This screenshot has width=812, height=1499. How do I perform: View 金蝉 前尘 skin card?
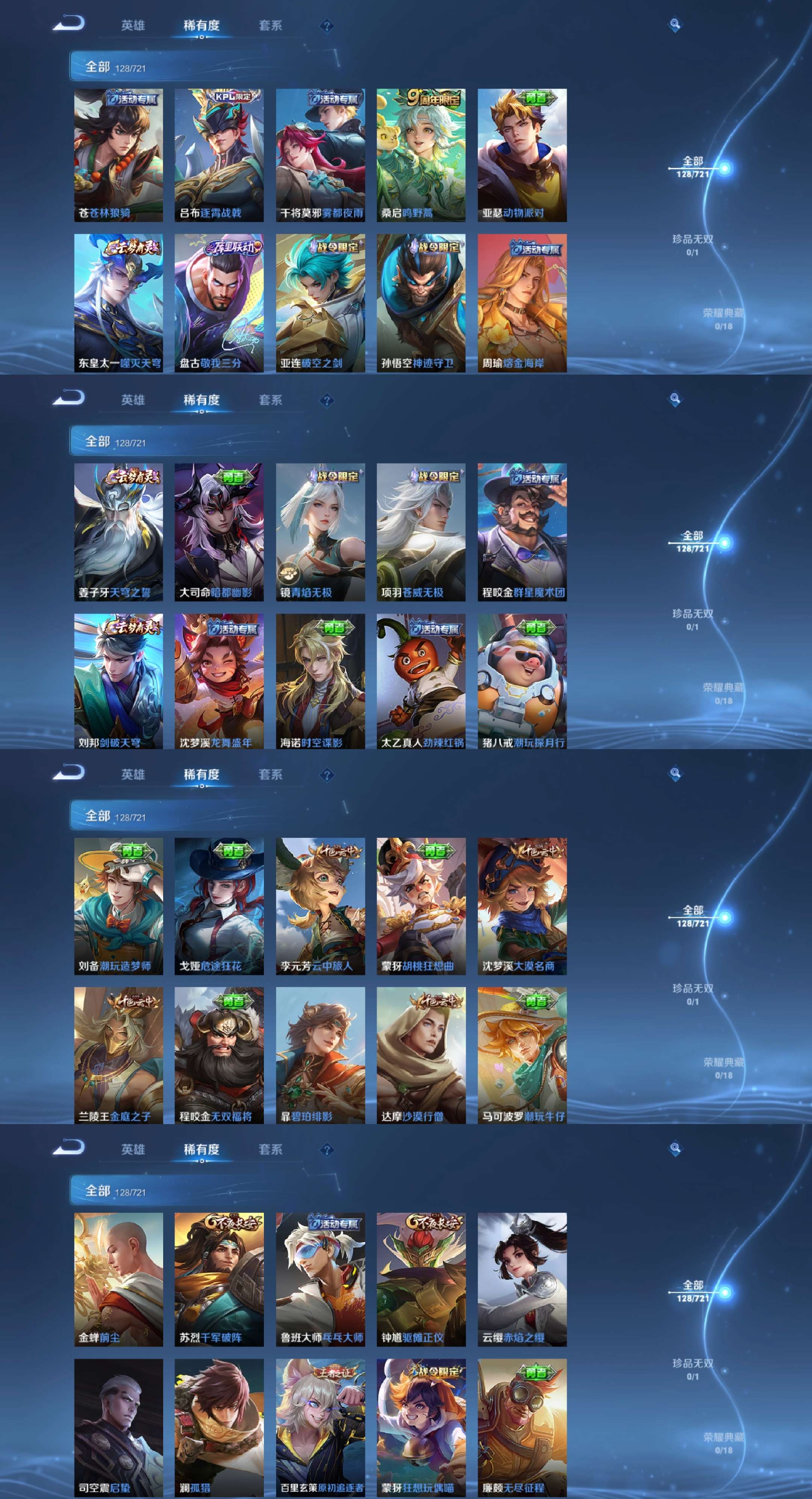point(118,1280)
